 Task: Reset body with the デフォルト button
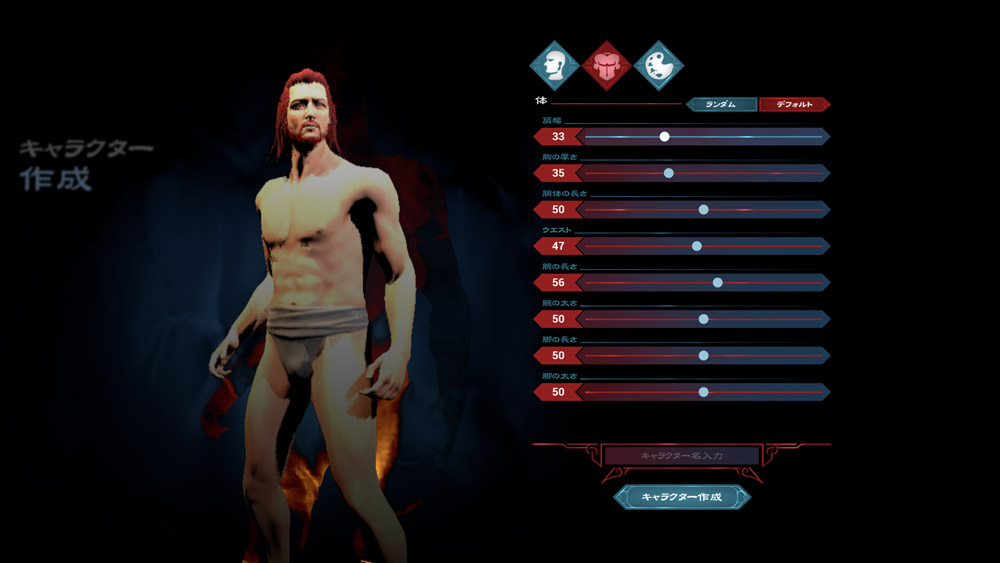coord(794,104)
